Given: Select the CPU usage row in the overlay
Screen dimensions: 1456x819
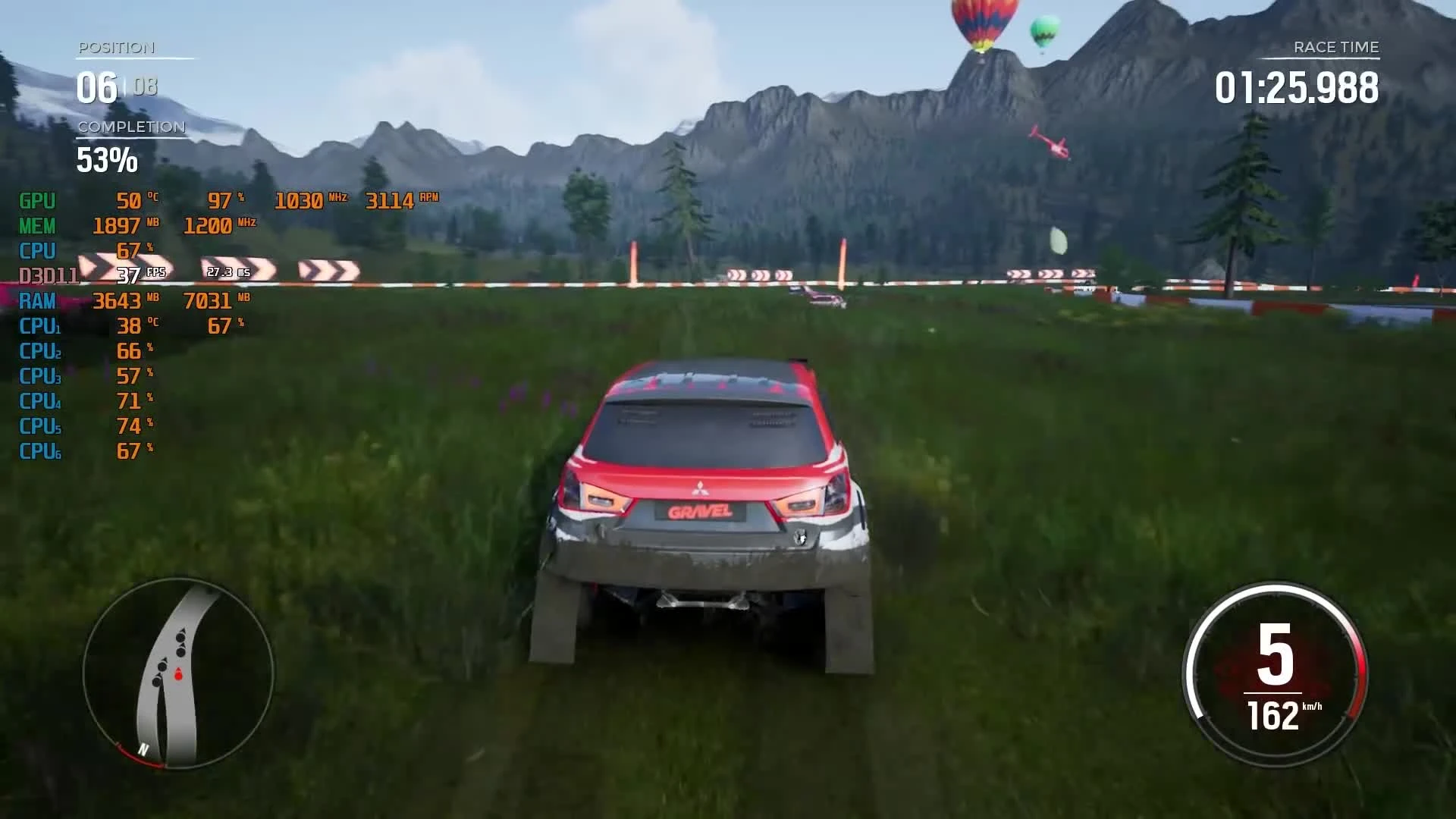Looking at the screenshot, I should (38, 251).
